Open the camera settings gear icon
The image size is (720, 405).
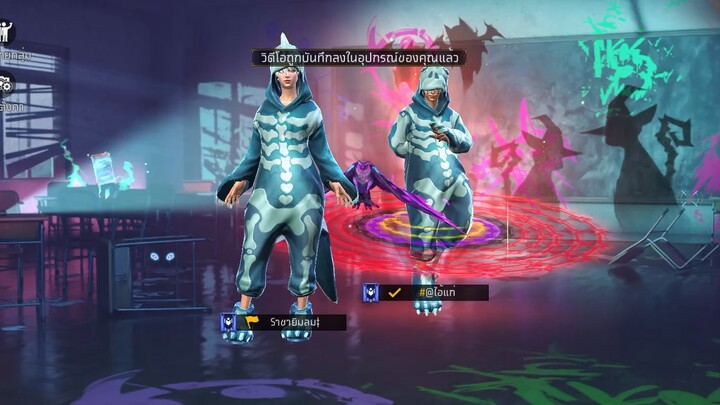[x=6, y=85]
